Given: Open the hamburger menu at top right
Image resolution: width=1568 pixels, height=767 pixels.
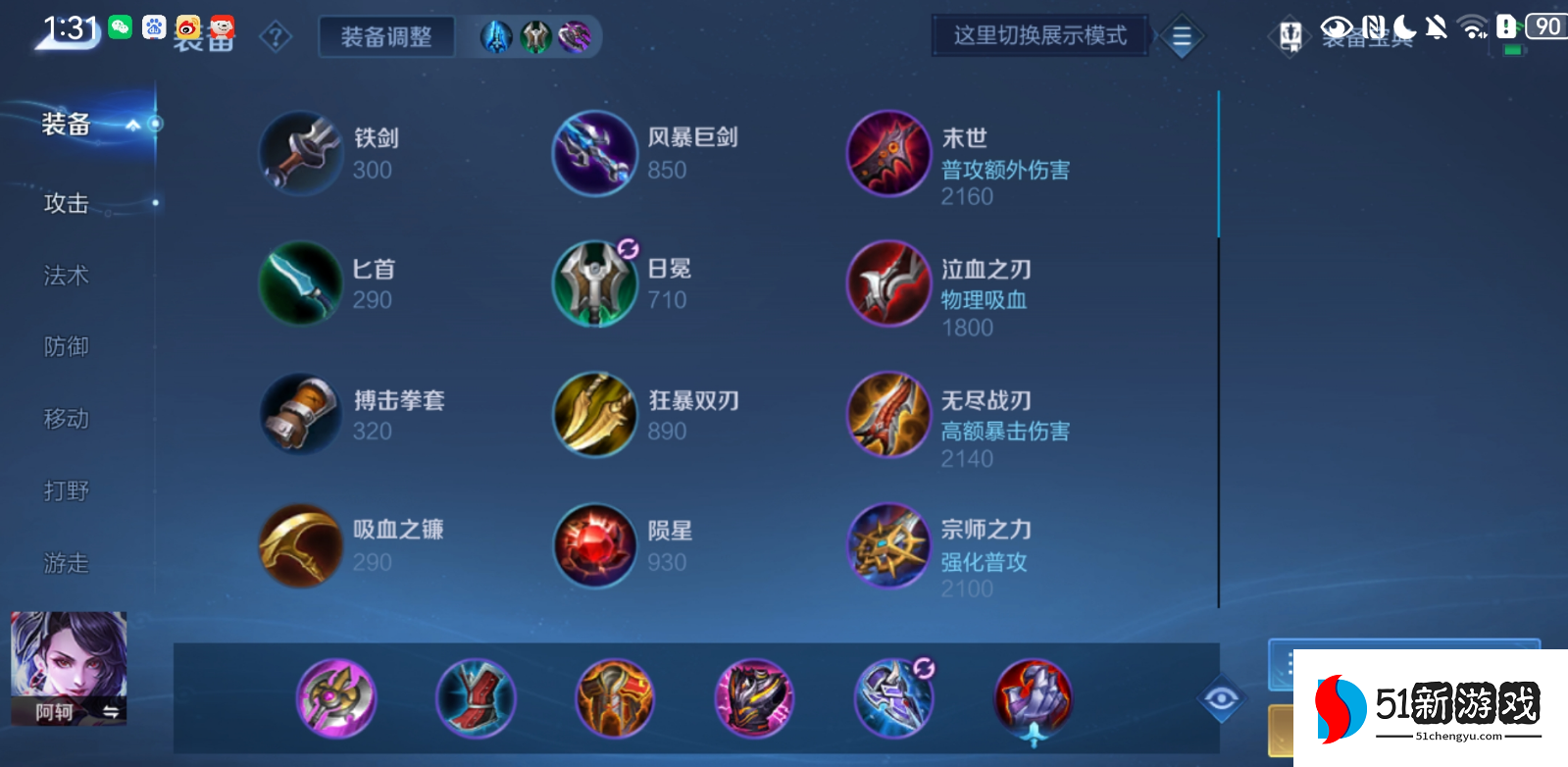Looking at the screenshot, I should click(x=1182, y=36).
